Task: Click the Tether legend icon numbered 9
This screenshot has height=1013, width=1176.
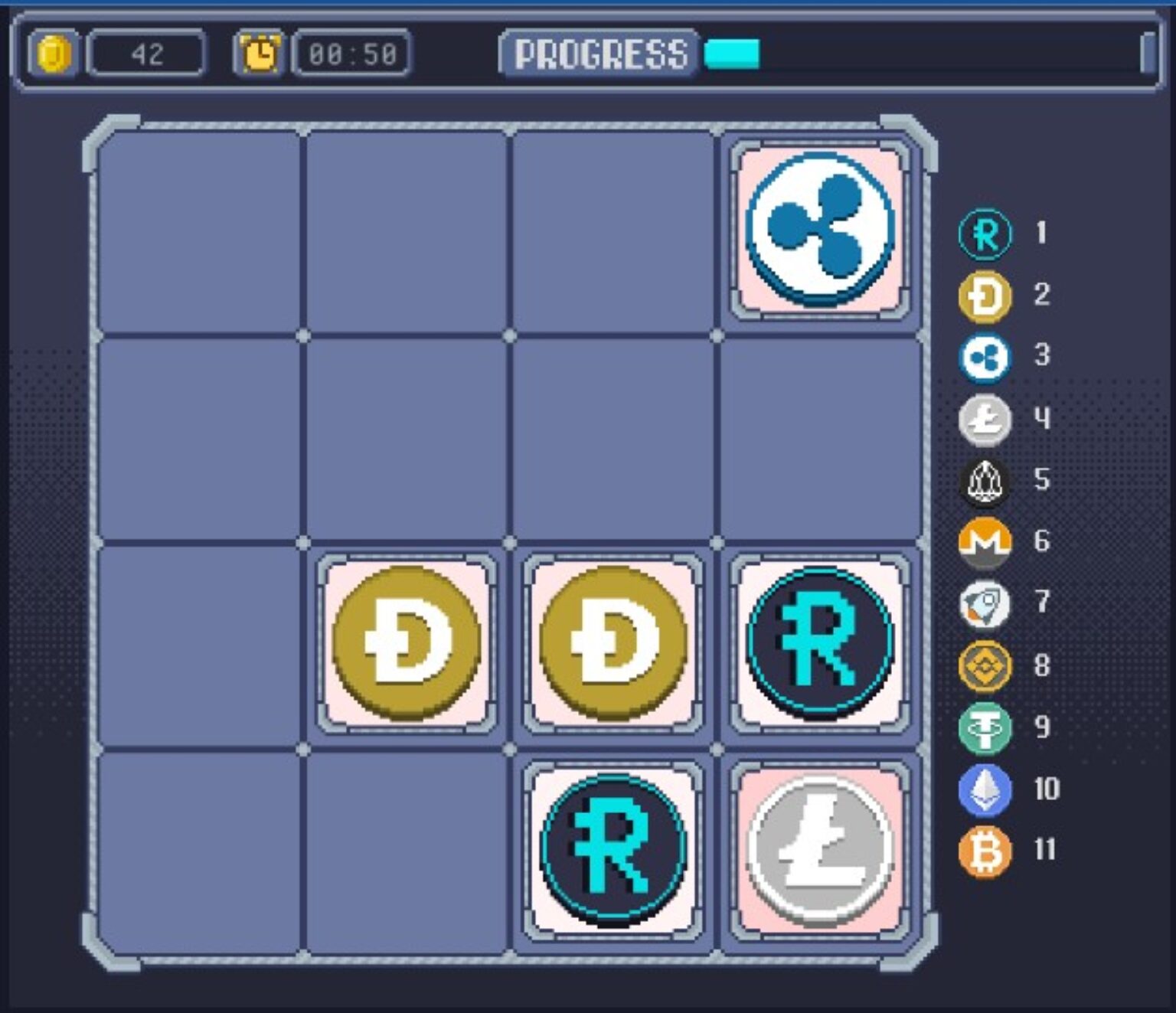Action: tap(984, 729)
